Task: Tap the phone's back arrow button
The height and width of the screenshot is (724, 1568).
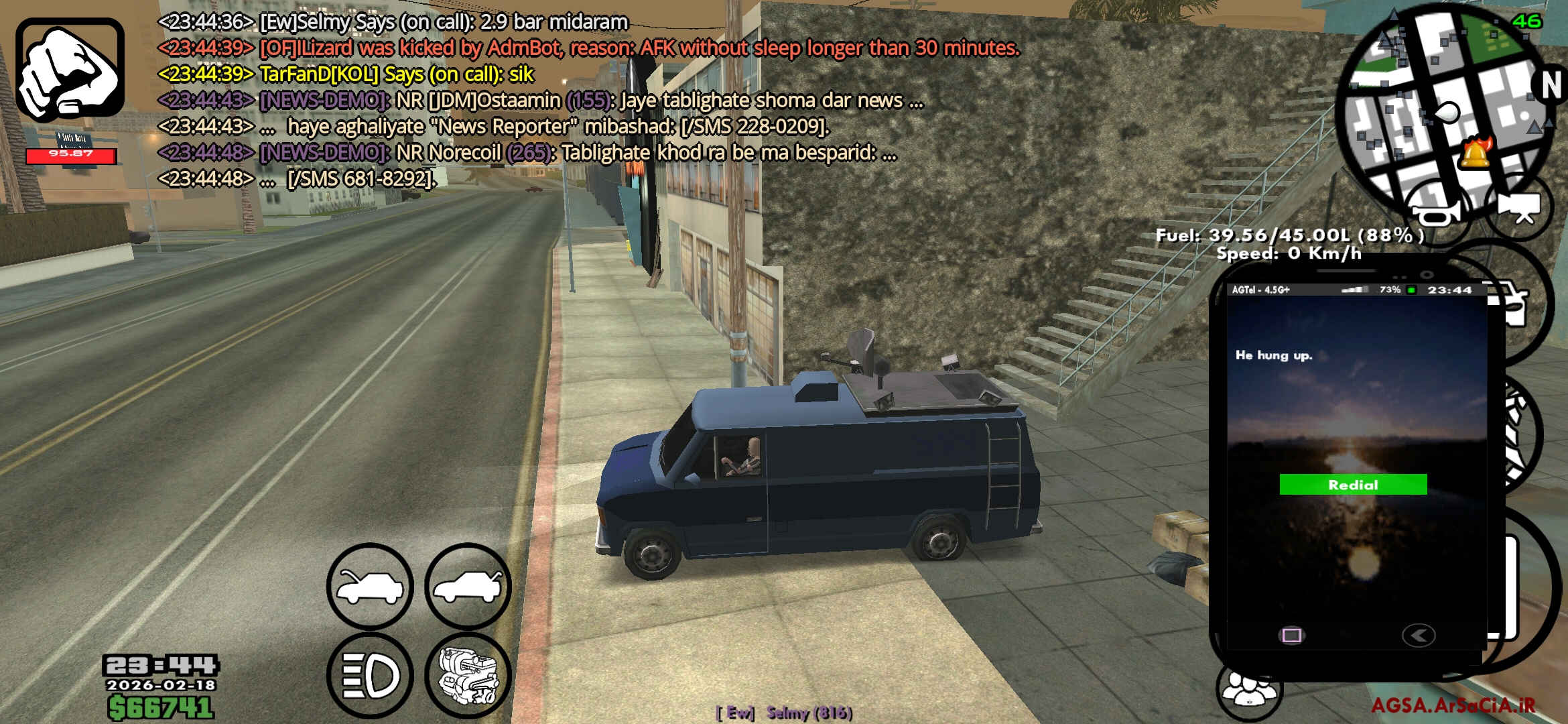Action: [1418, 635]
